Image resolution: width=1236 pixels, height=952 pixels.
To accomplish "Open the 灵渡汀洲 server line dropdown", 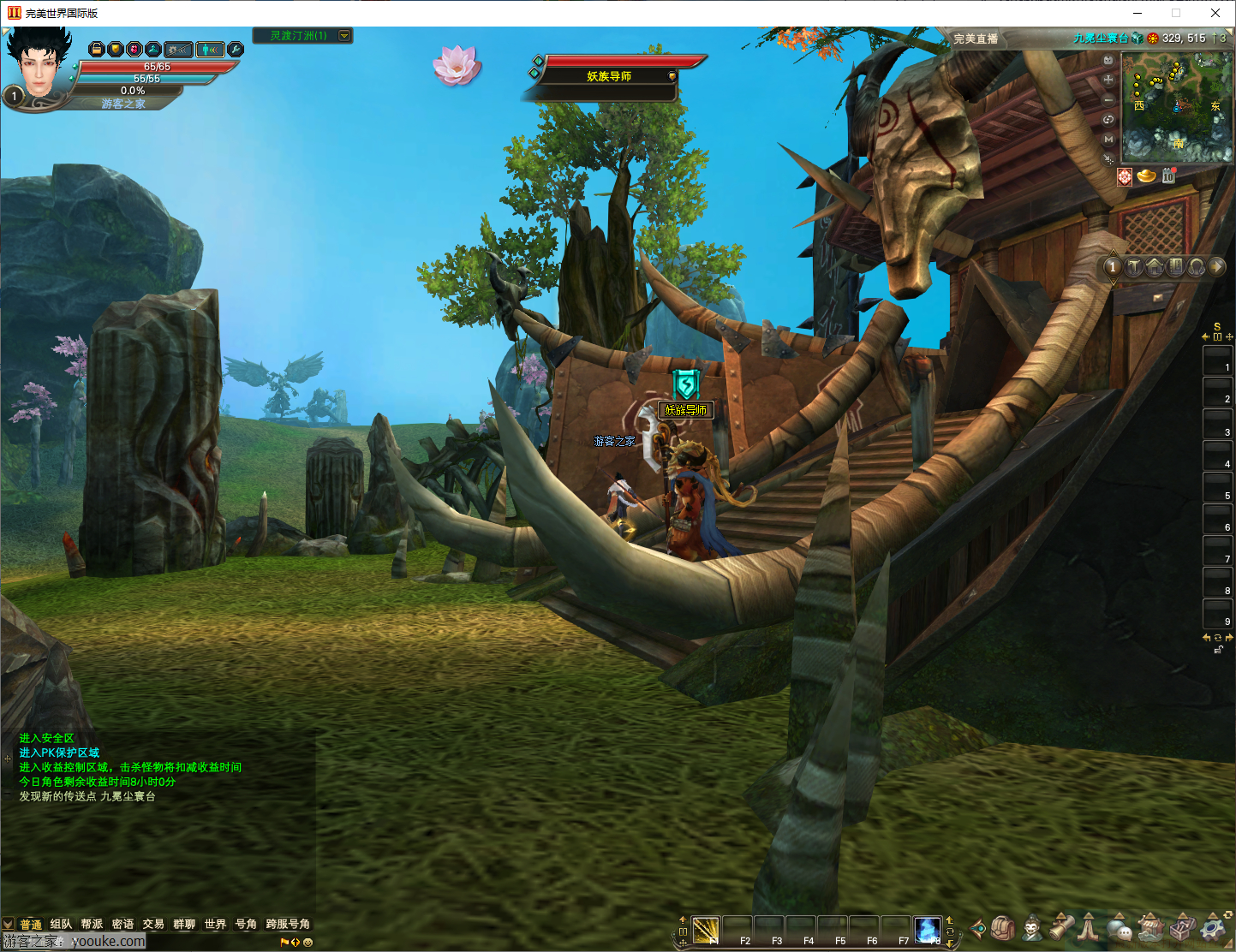I will pos(344,35).
